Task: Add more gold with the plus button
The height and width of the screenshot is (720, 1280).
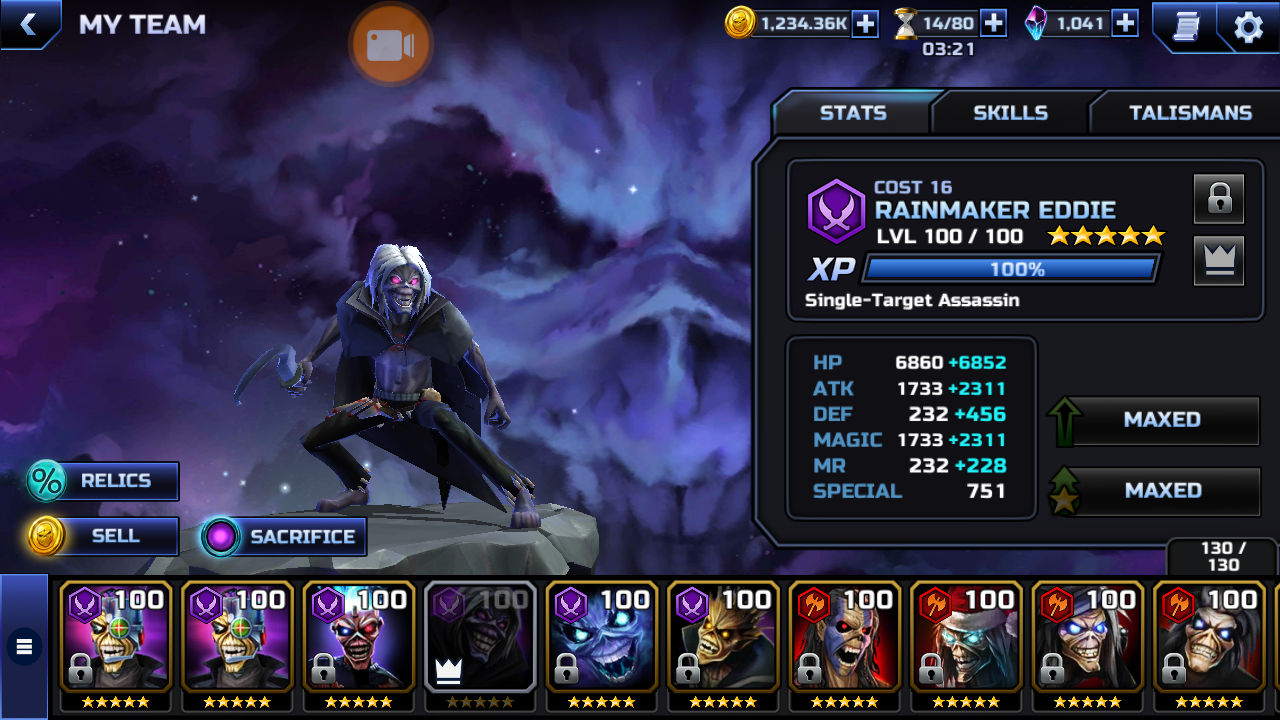Action: [865, 24]
